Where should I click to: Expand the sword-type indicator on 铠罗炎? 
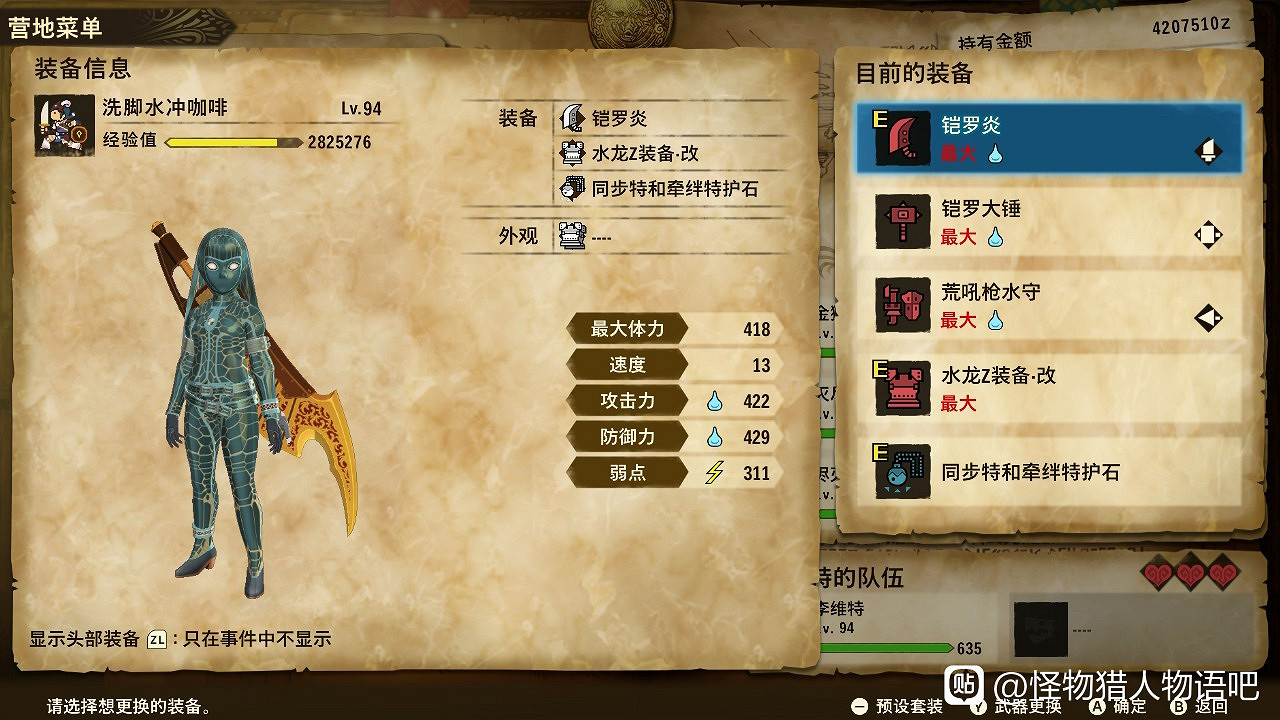(1206, 150)
